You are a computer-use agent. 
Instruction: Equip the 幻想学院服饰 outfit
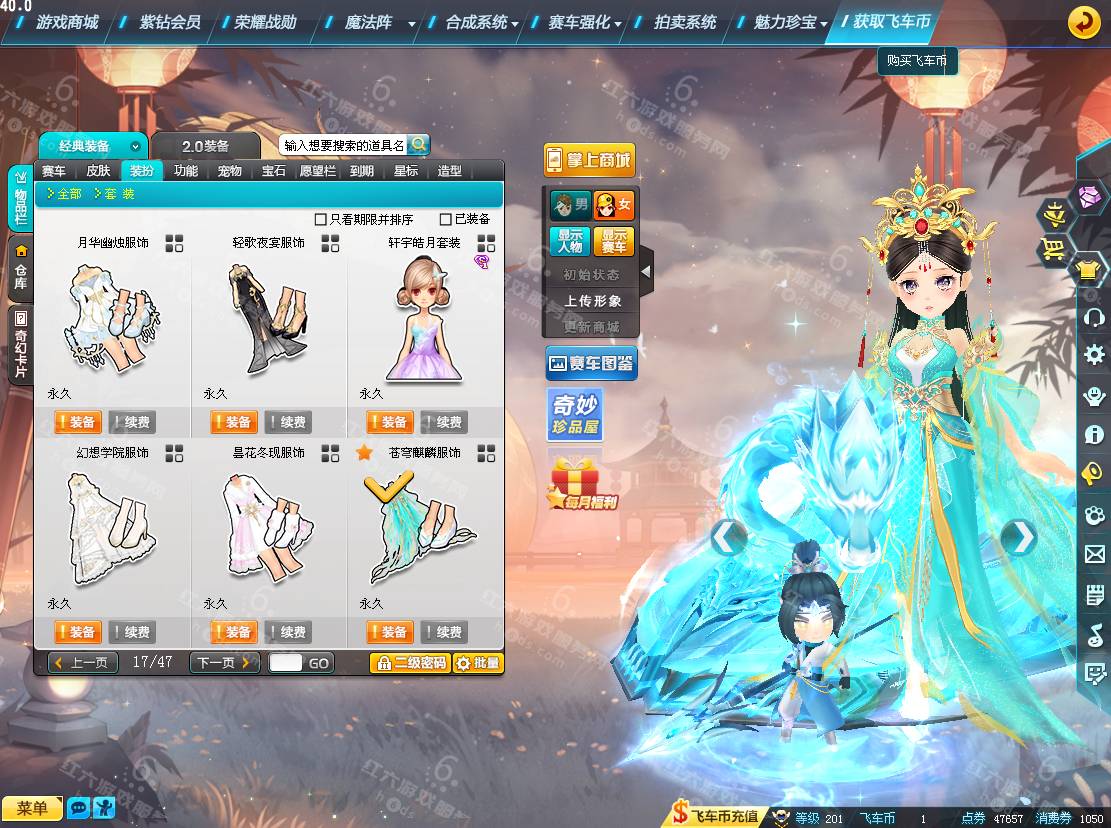76,632
